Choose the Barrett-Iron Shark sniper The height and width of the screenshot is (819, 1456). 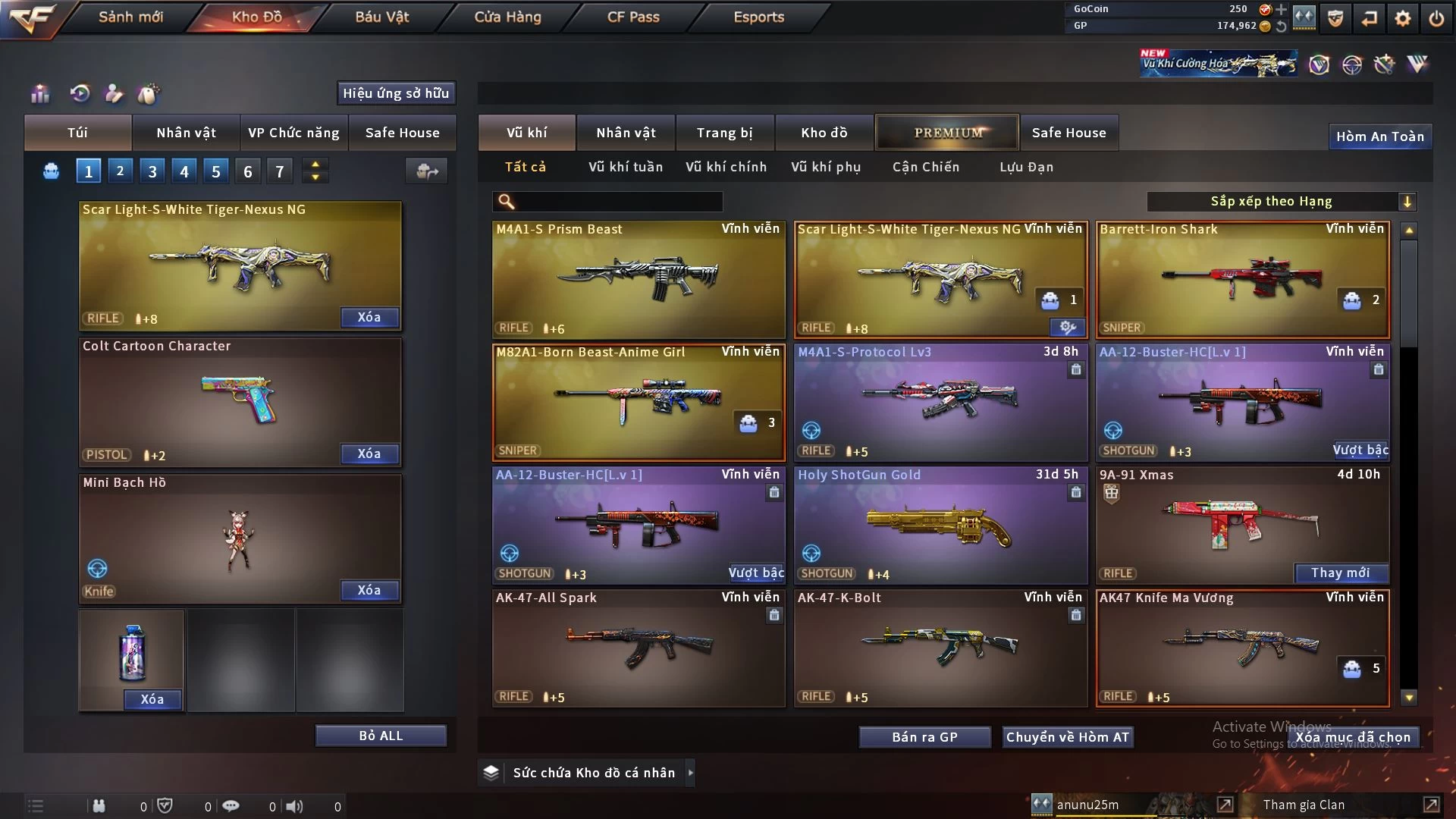(1241, 279)
